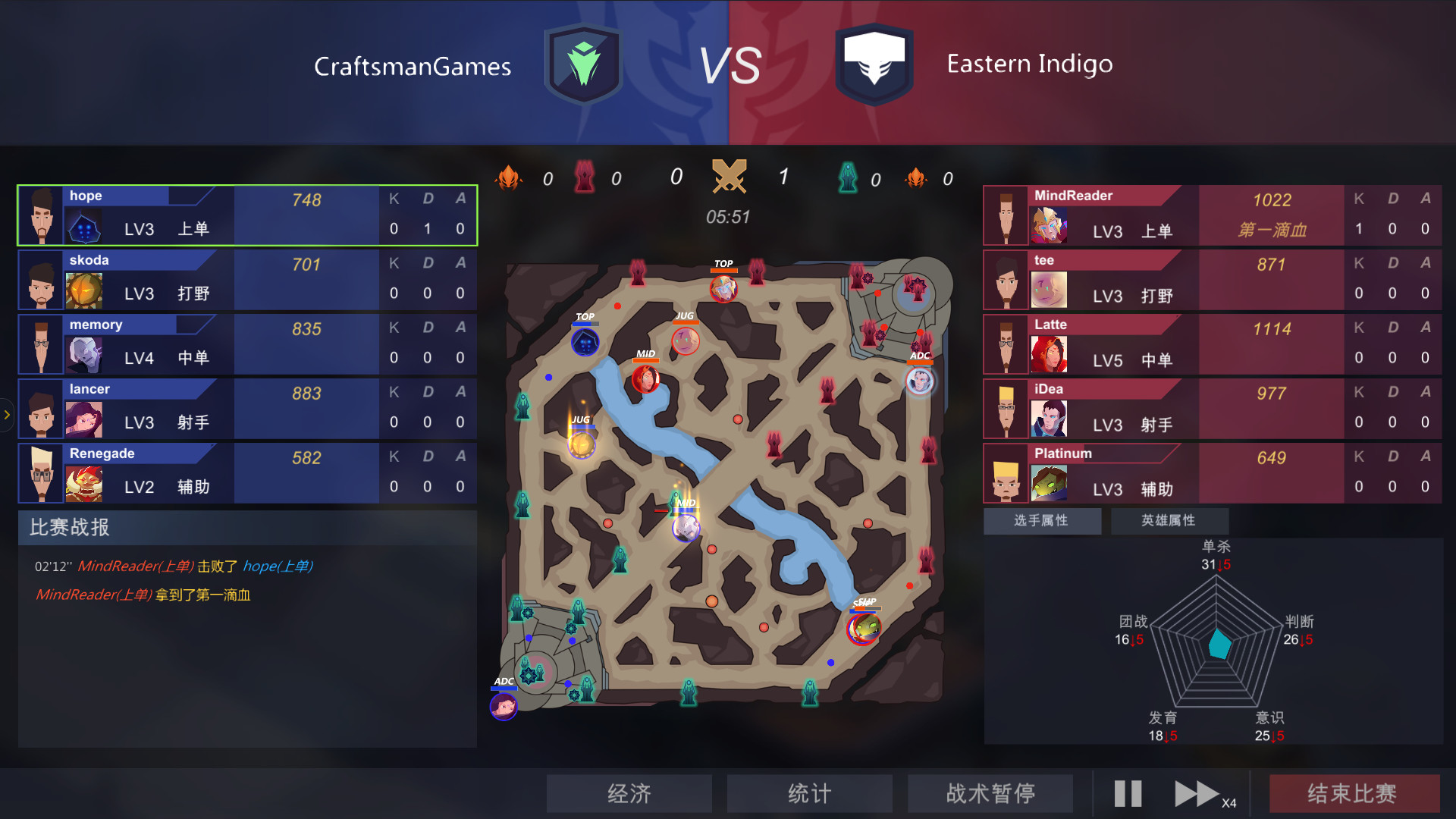Screen dimensions: 1456x819
Task: Click the Eastern Indigo team emblem
Action: (874, 63)
